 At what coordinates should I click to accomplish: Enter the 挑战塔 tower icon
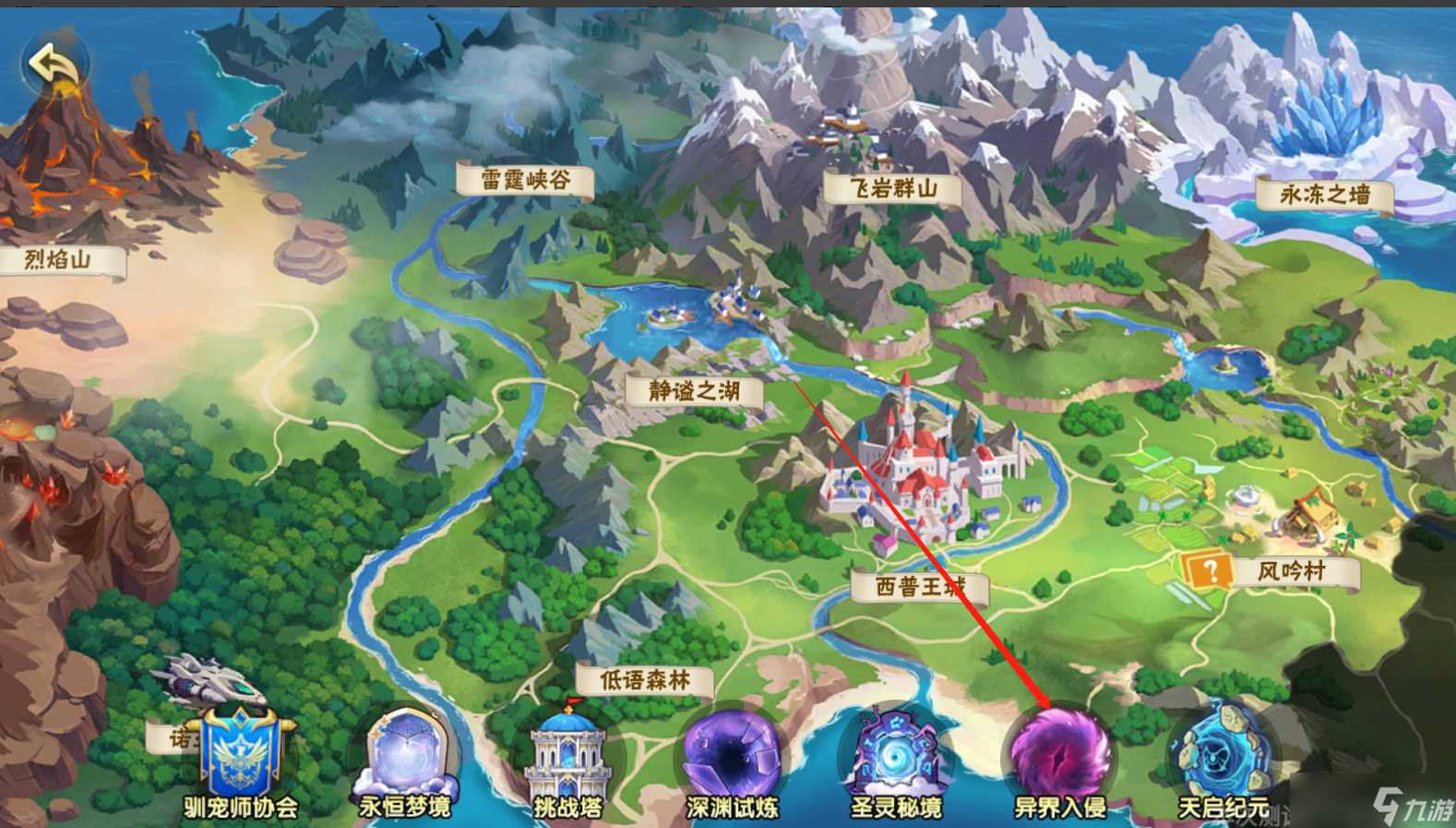tap(566, 752)
